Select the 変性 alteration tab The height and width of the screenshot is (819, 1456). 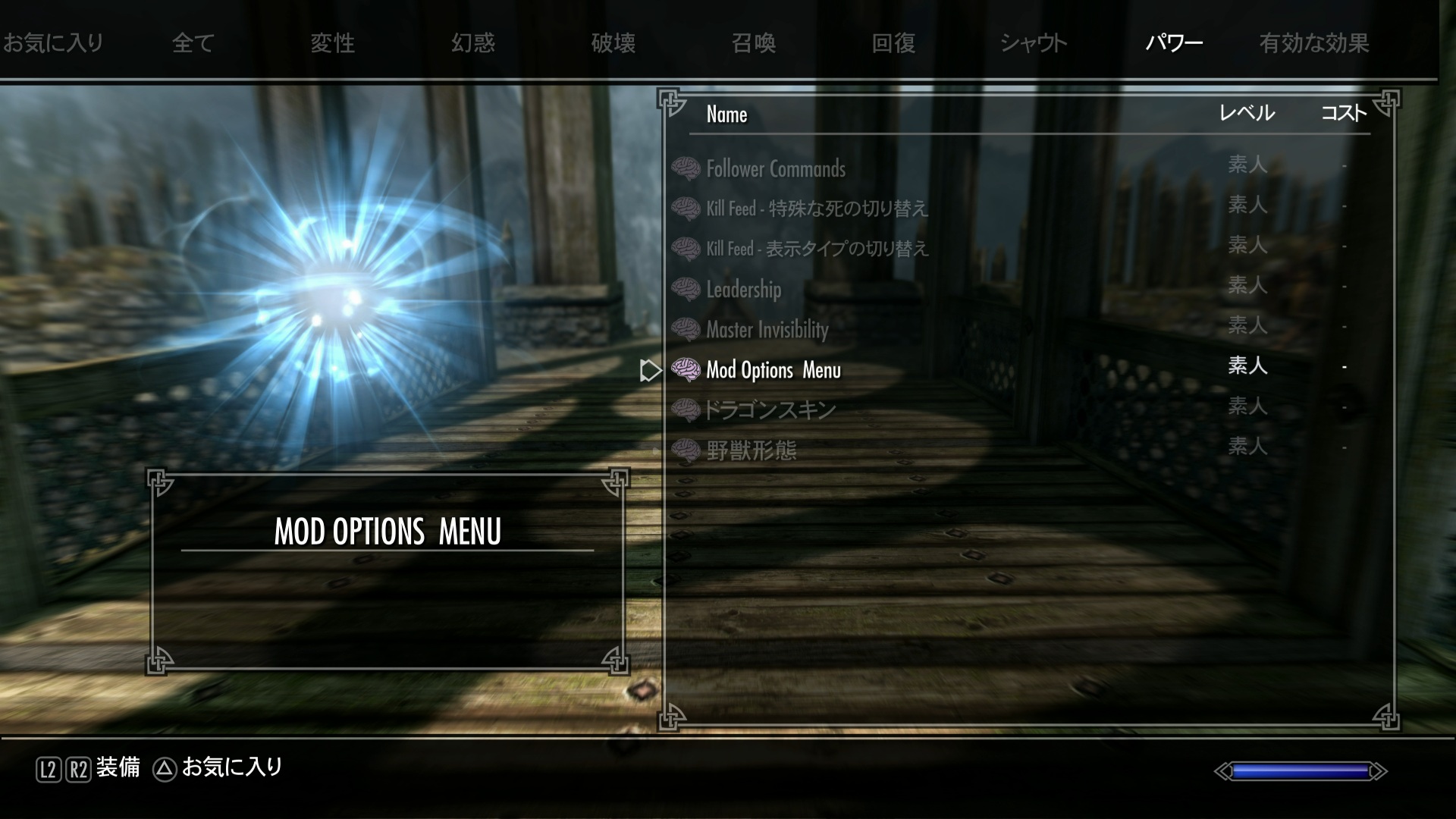click(x=332, y=43)
